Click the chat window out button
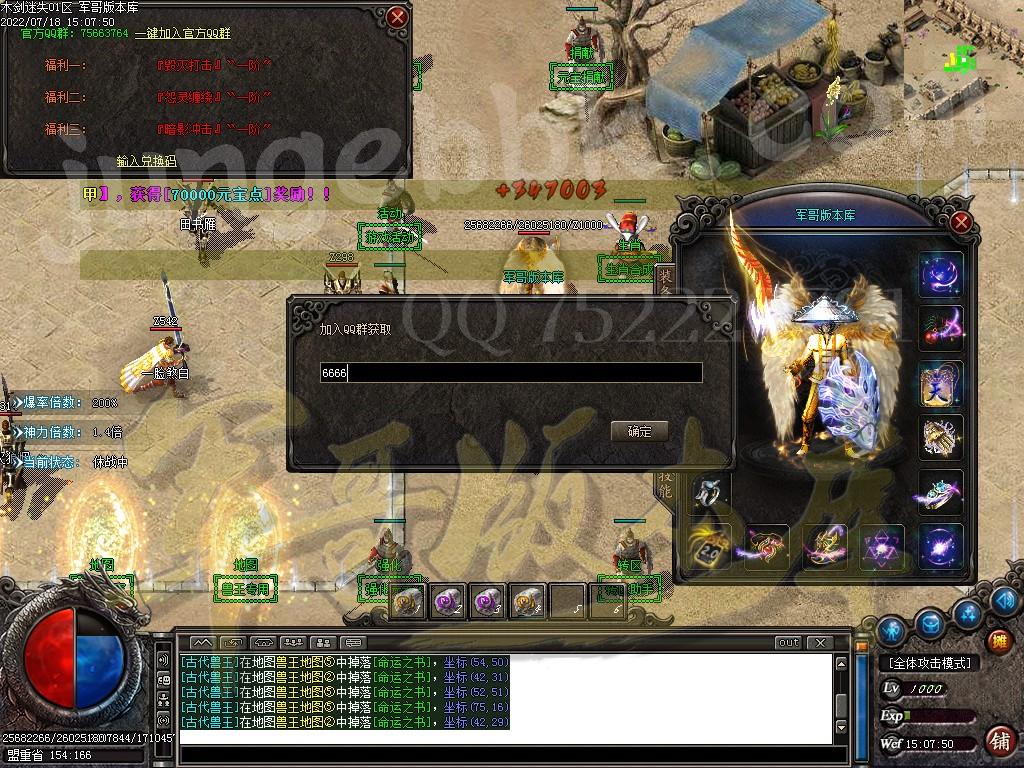This screenshot has width=1024, height=768. coord(788,643)
